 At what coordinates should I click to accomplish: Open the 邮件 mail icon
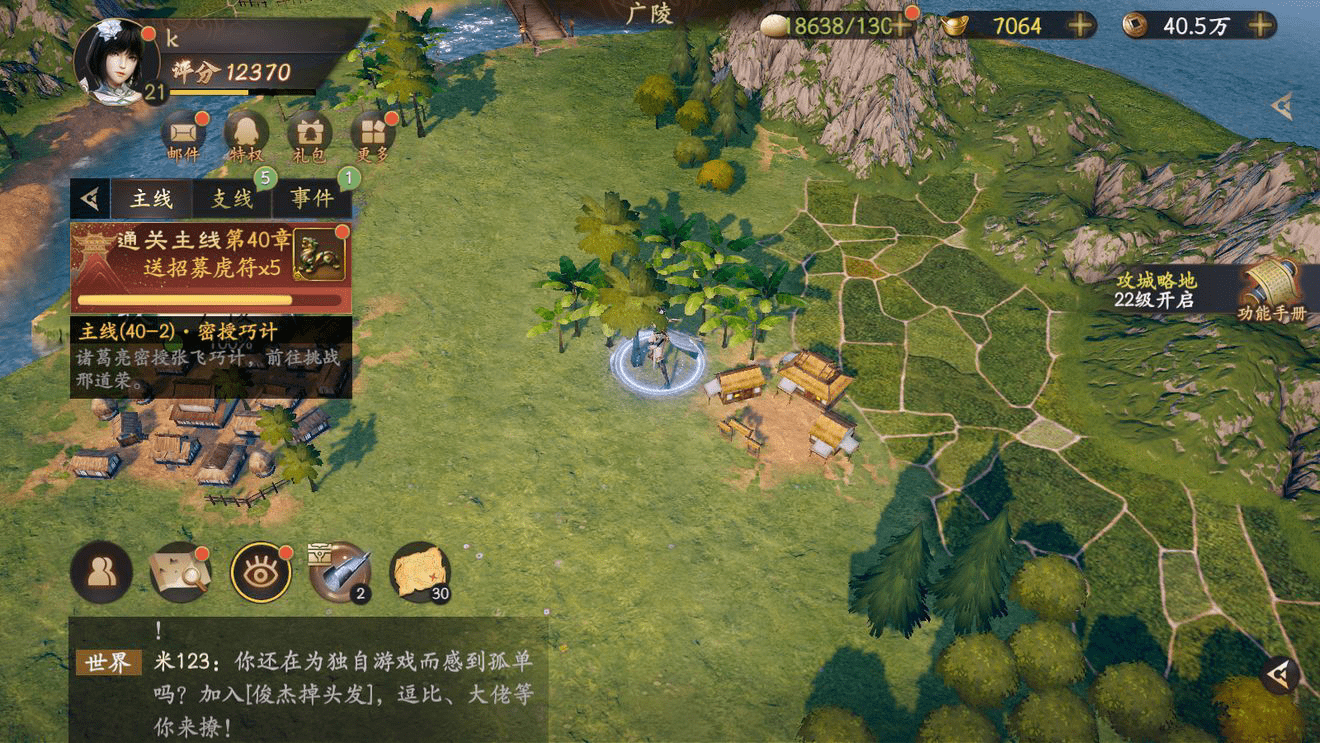click(x=184, y=136)
